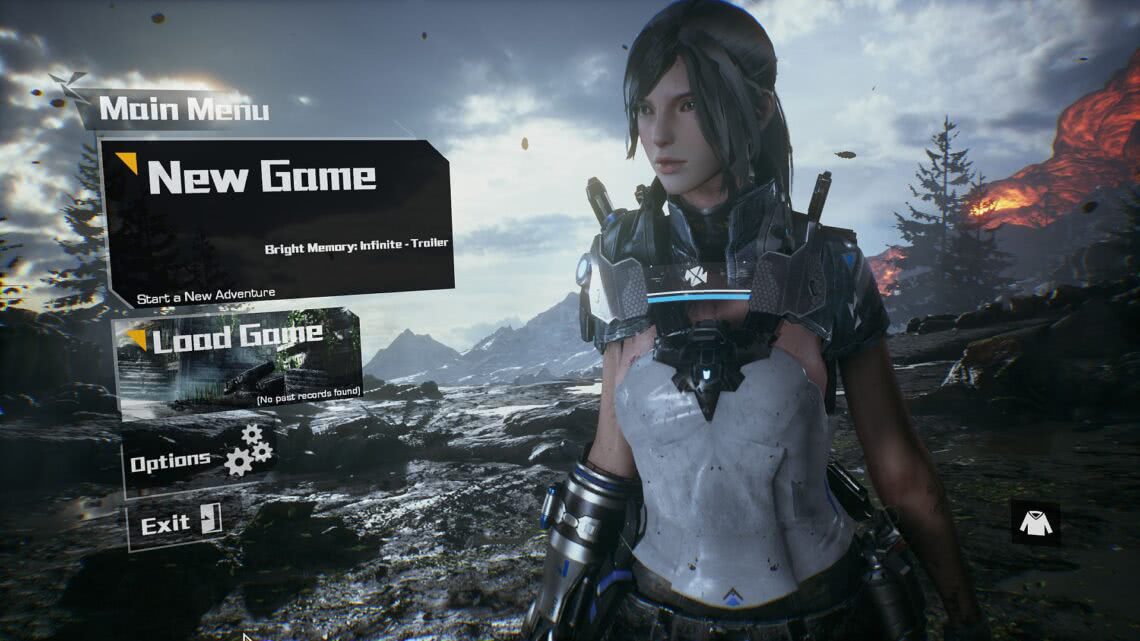Image resolution: width=1140 pixels, height=641 pixels.
Task: Open the Load Game entry
Action: 238,358
